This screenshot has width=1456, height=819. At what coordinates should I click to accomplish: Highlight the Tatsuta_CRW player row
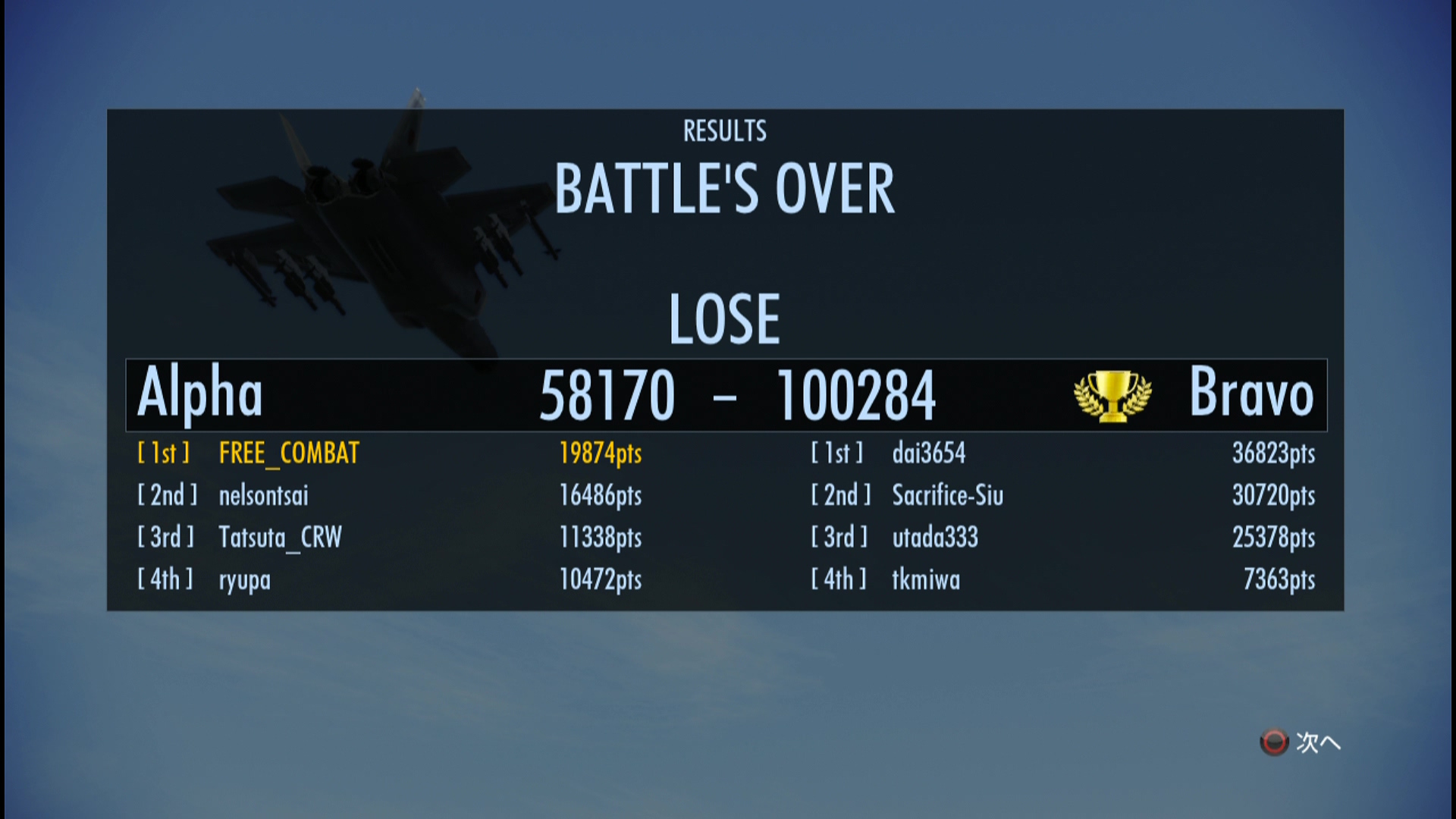[280, 538]
